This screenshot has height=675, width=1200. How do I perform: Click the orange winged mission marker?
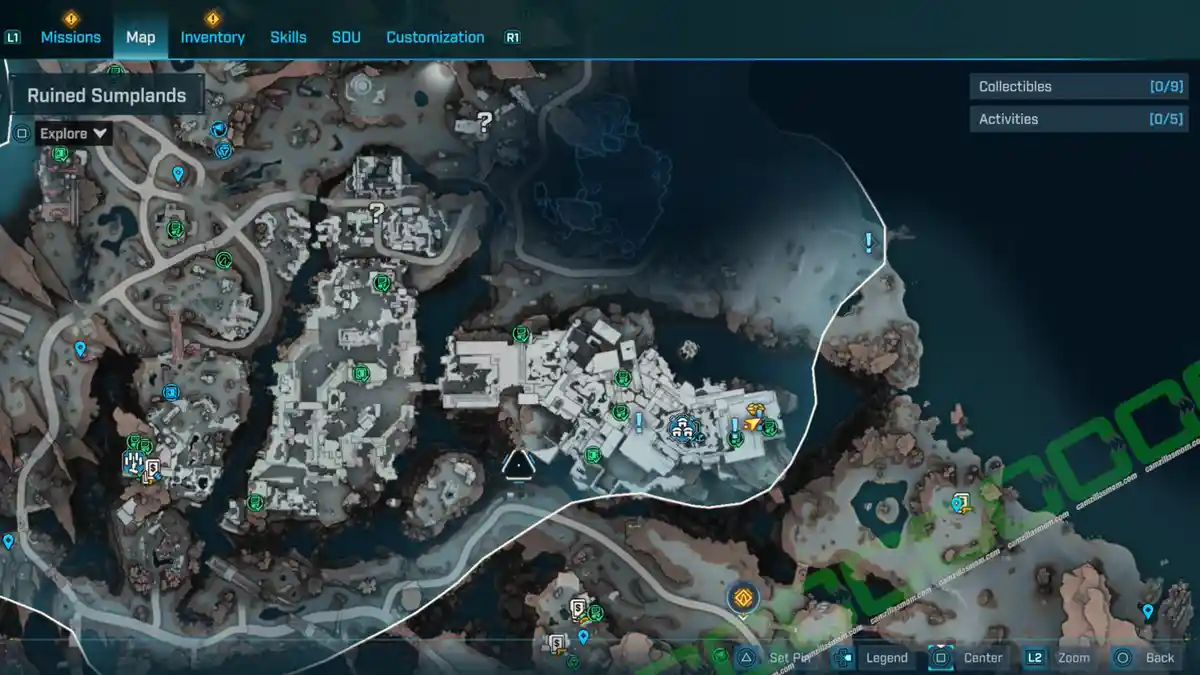[x=754, y=417]
